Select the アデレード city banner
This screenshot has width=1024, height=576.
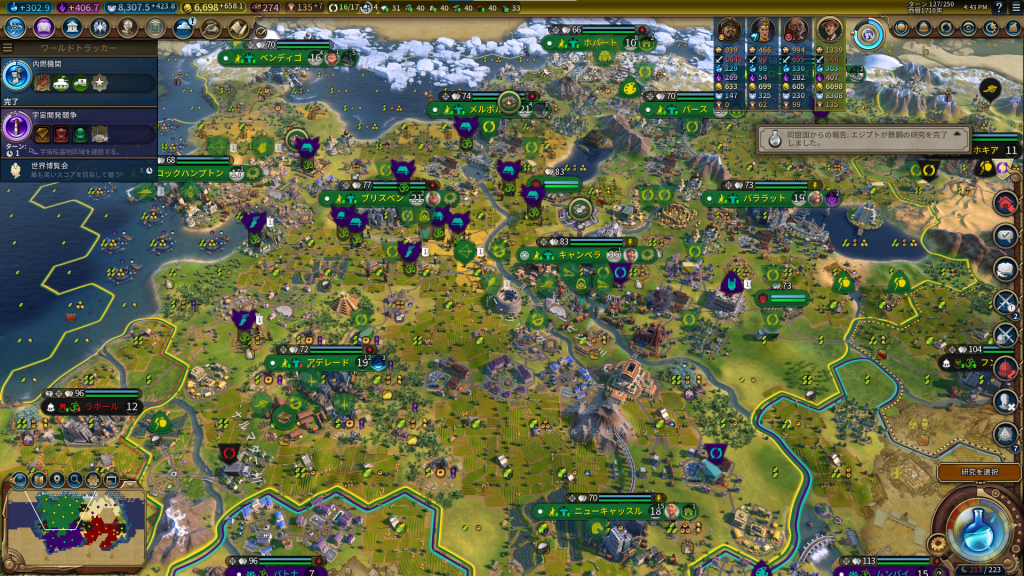pyautogui.click(x=328, y=363)
